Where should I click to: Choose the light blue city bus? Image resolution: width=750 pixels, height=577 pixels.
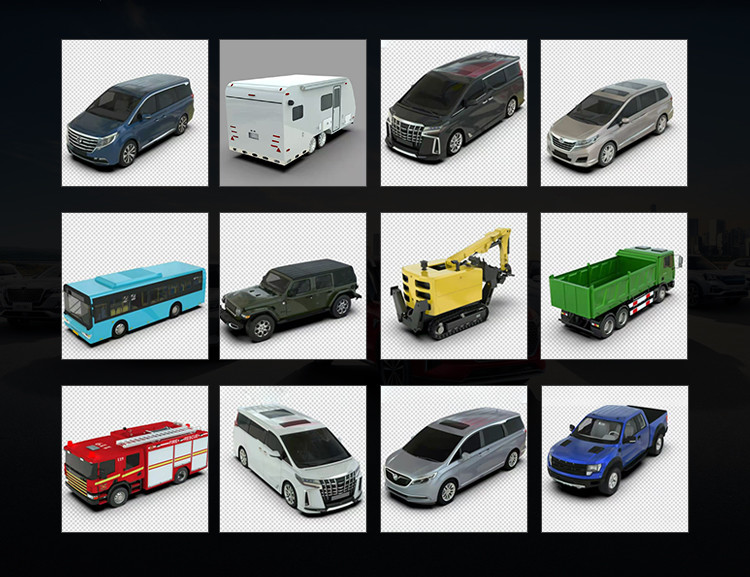pyautogui.click(x=134, y=287)
